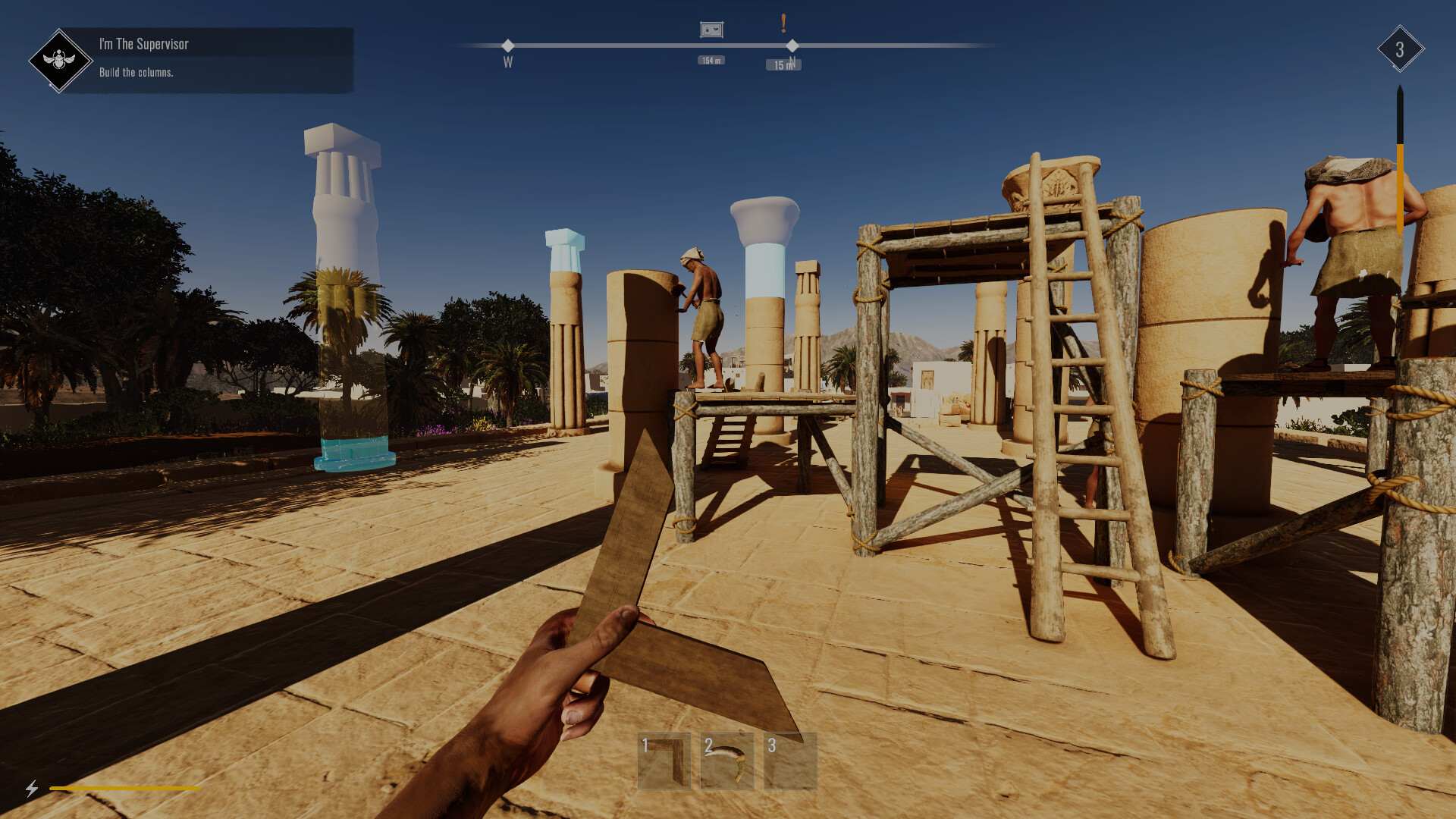The height and width of the screenshot is (819, 1456).
Task: Click the 154 m distance label
Action: 710,59
